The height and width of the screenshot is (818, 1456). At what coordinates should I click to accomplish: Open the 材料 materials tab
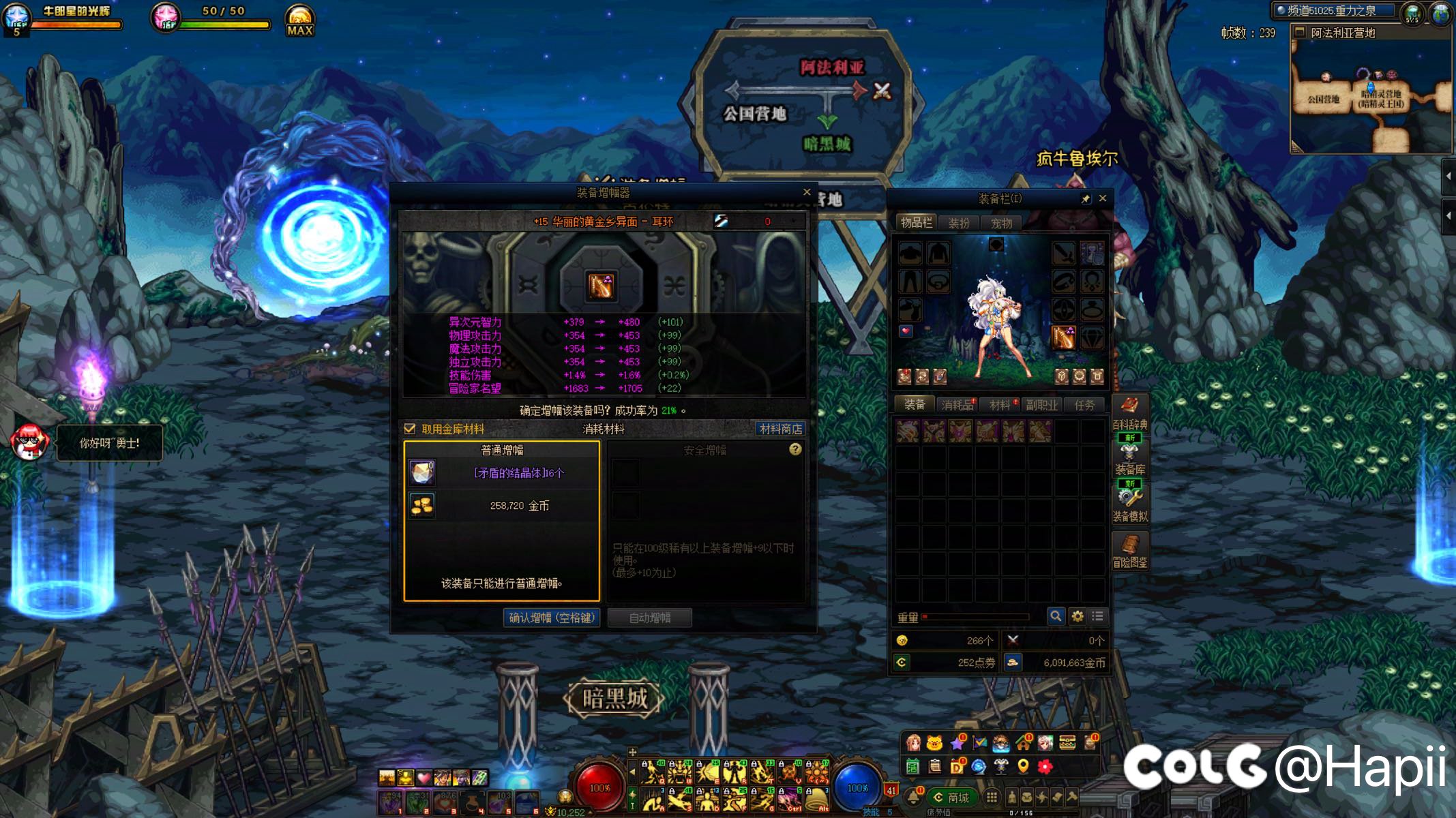click(1000, 405)
